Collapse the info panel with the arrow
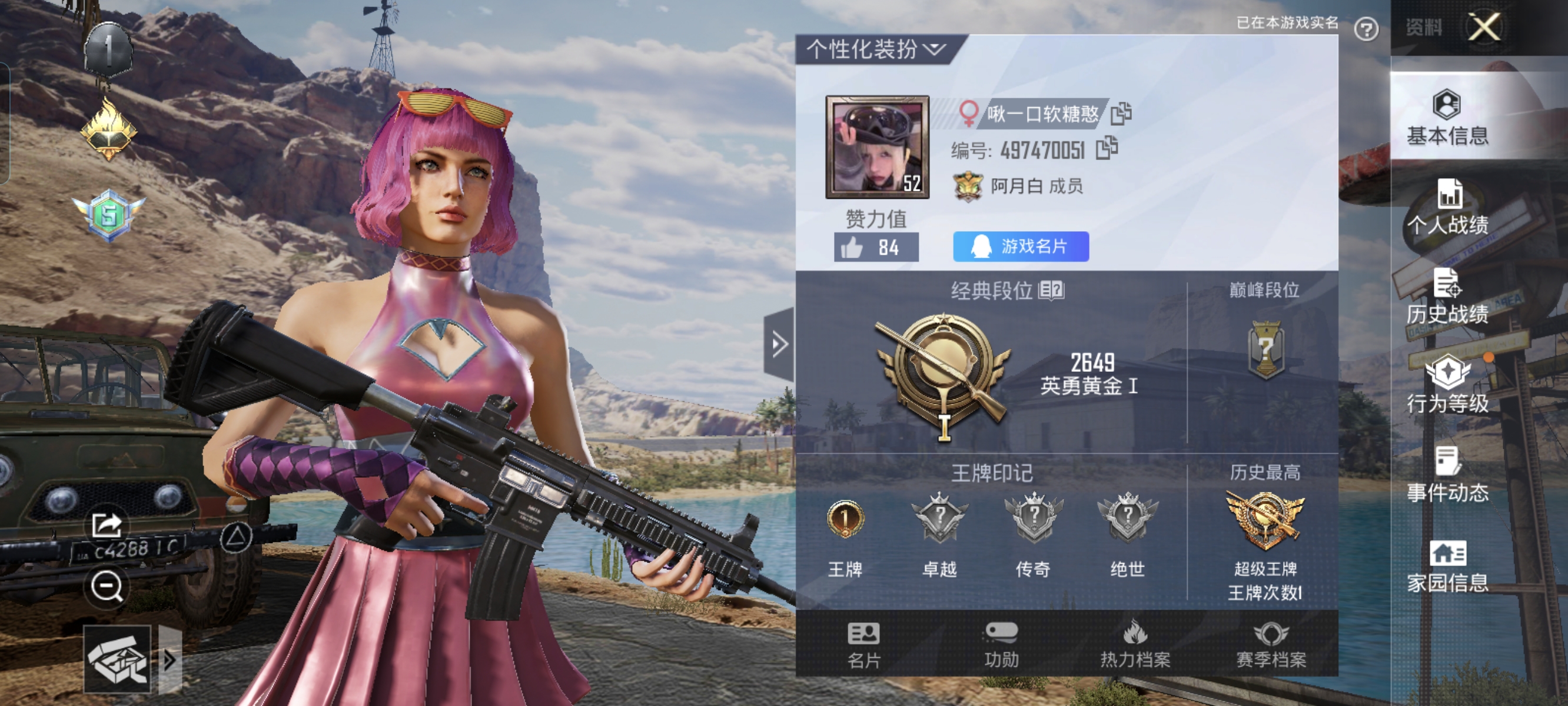 pos(779,345)
